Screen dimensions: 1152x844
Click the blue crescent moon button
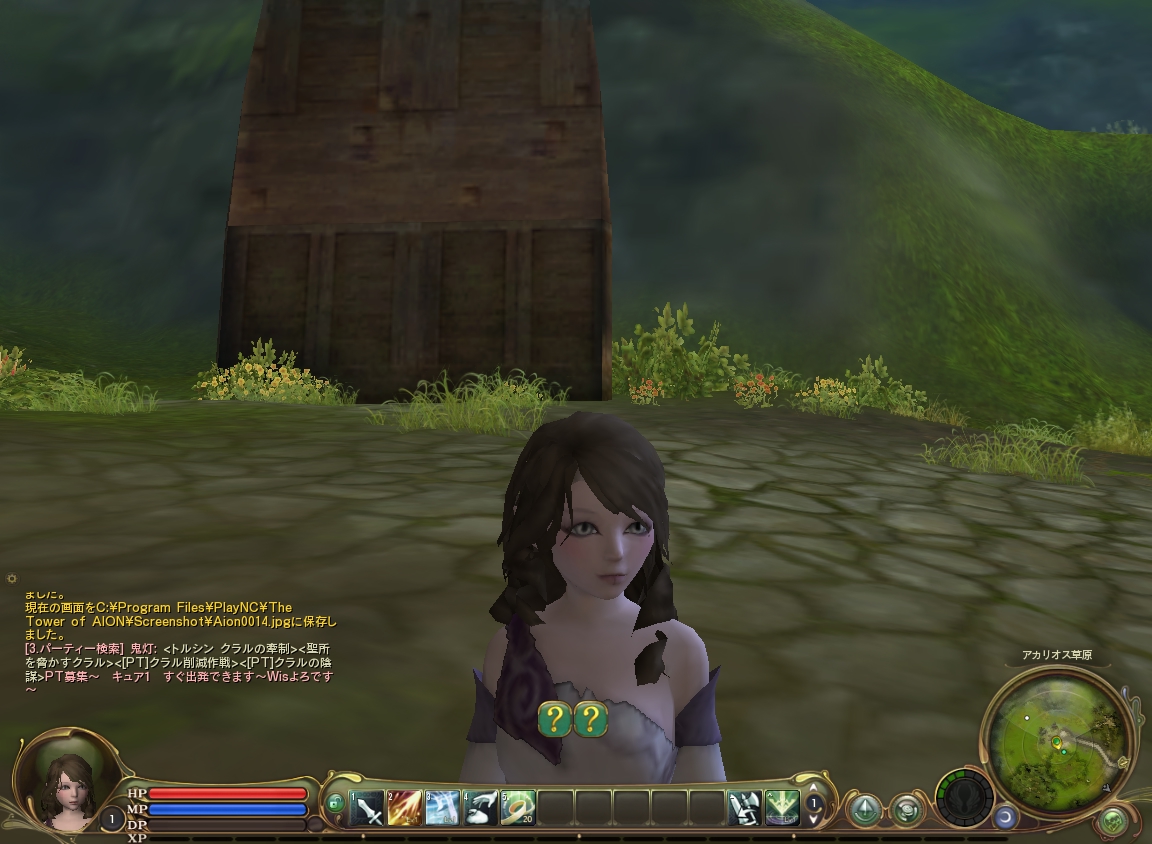(1004, 818)
